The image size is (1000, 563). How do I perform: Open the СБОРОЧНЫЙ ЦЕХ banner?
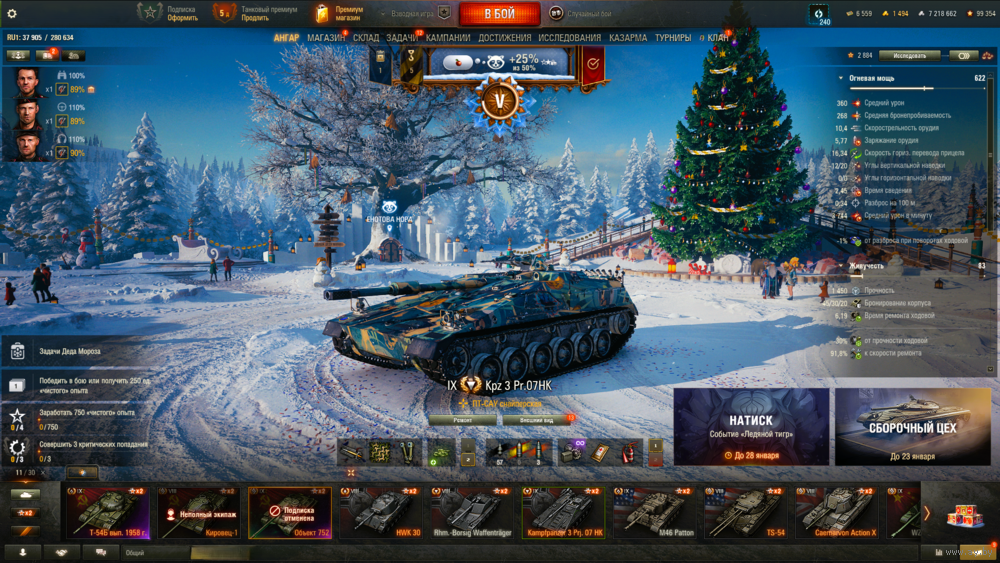click(x=912, y=427)
